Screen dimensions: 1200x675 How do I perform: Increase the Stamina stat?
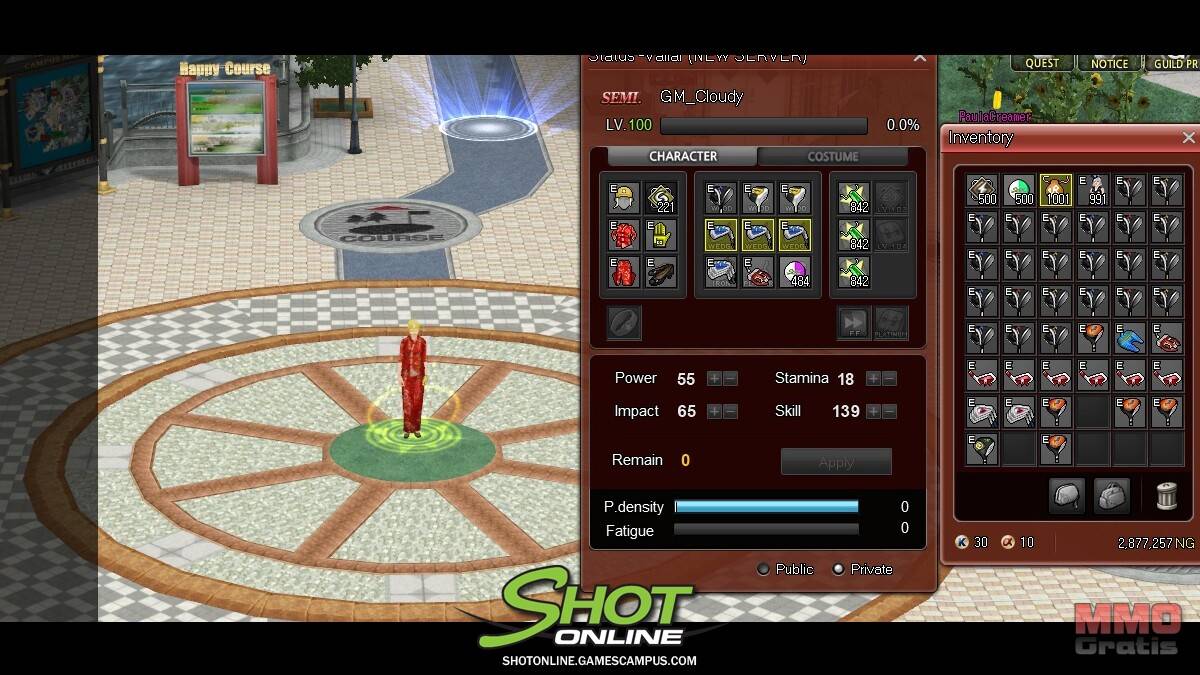[873, 379]
